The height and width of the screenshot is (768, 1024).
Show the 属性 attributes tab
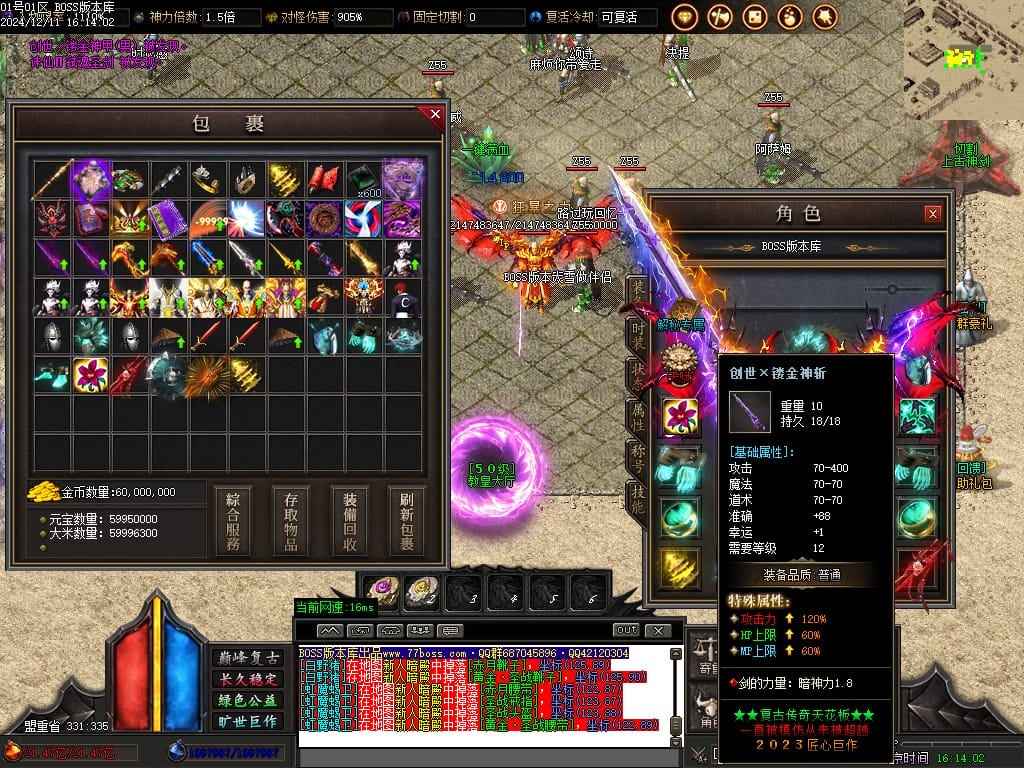[x=637, y=416]
